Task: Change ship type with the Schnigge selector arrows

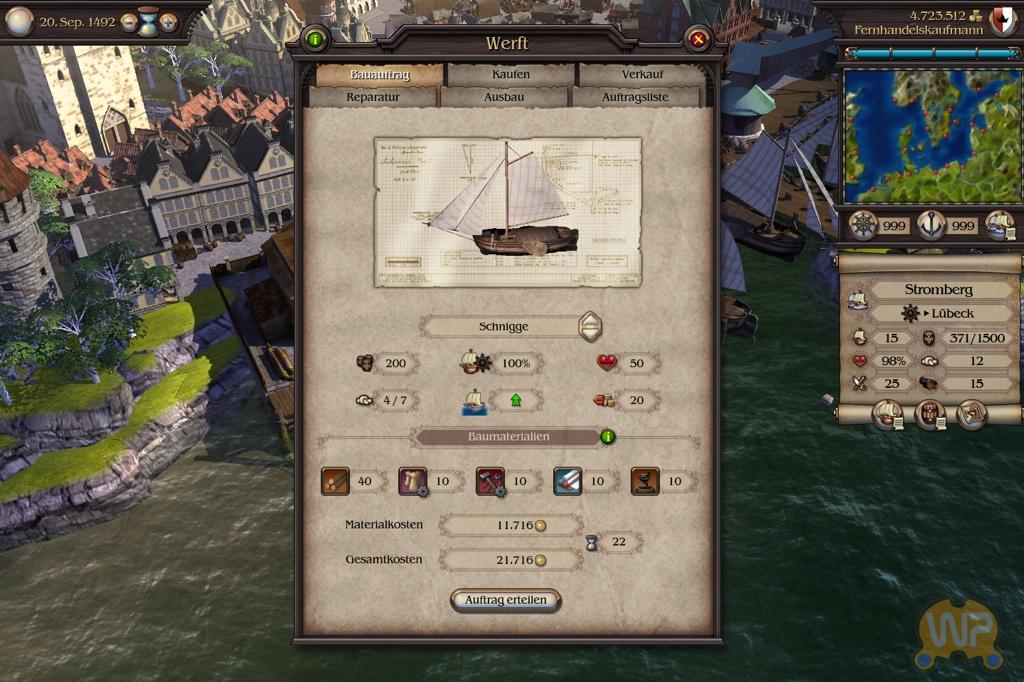Action: point(591,326)
